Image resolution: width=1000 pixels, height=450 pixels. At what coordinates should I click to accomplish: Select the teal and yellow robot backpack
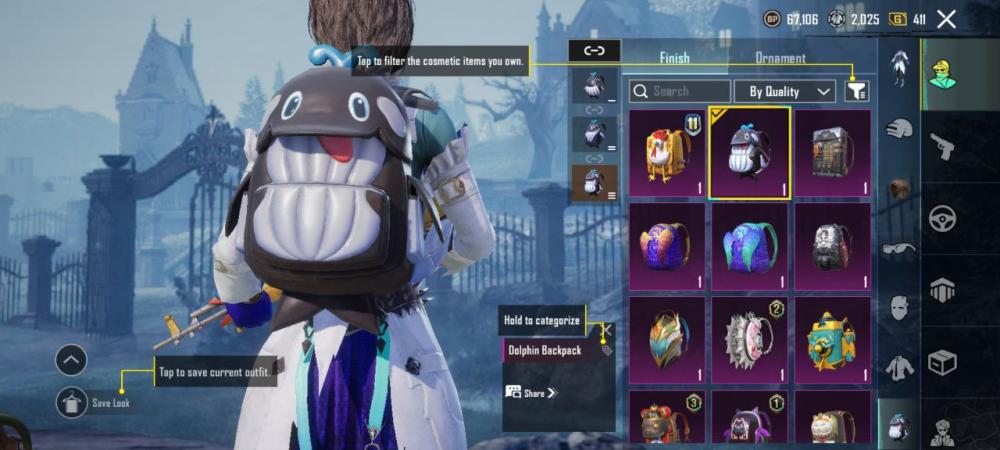(832, 341)
